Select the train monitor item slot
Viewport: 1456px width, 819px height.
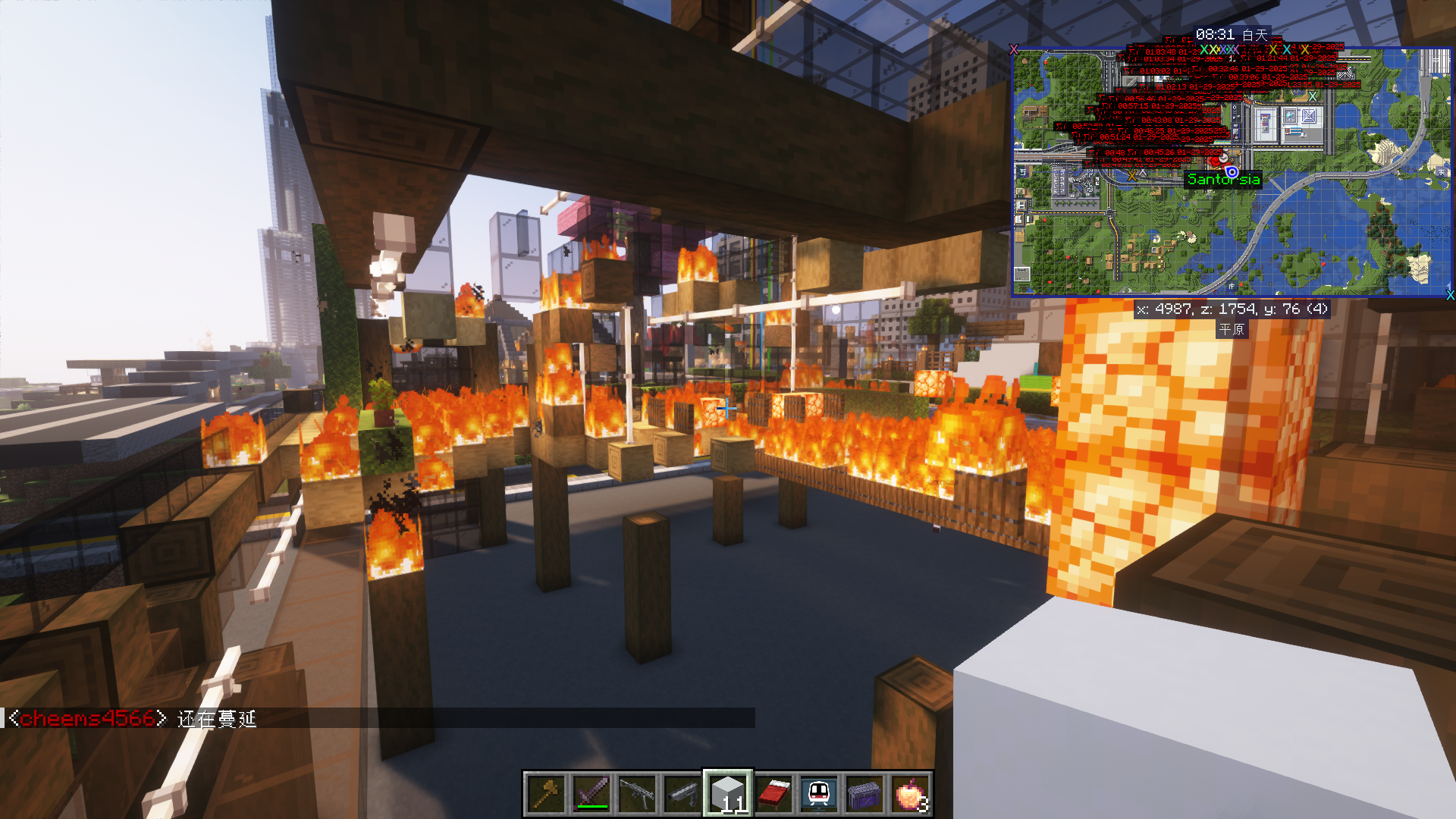819,794
